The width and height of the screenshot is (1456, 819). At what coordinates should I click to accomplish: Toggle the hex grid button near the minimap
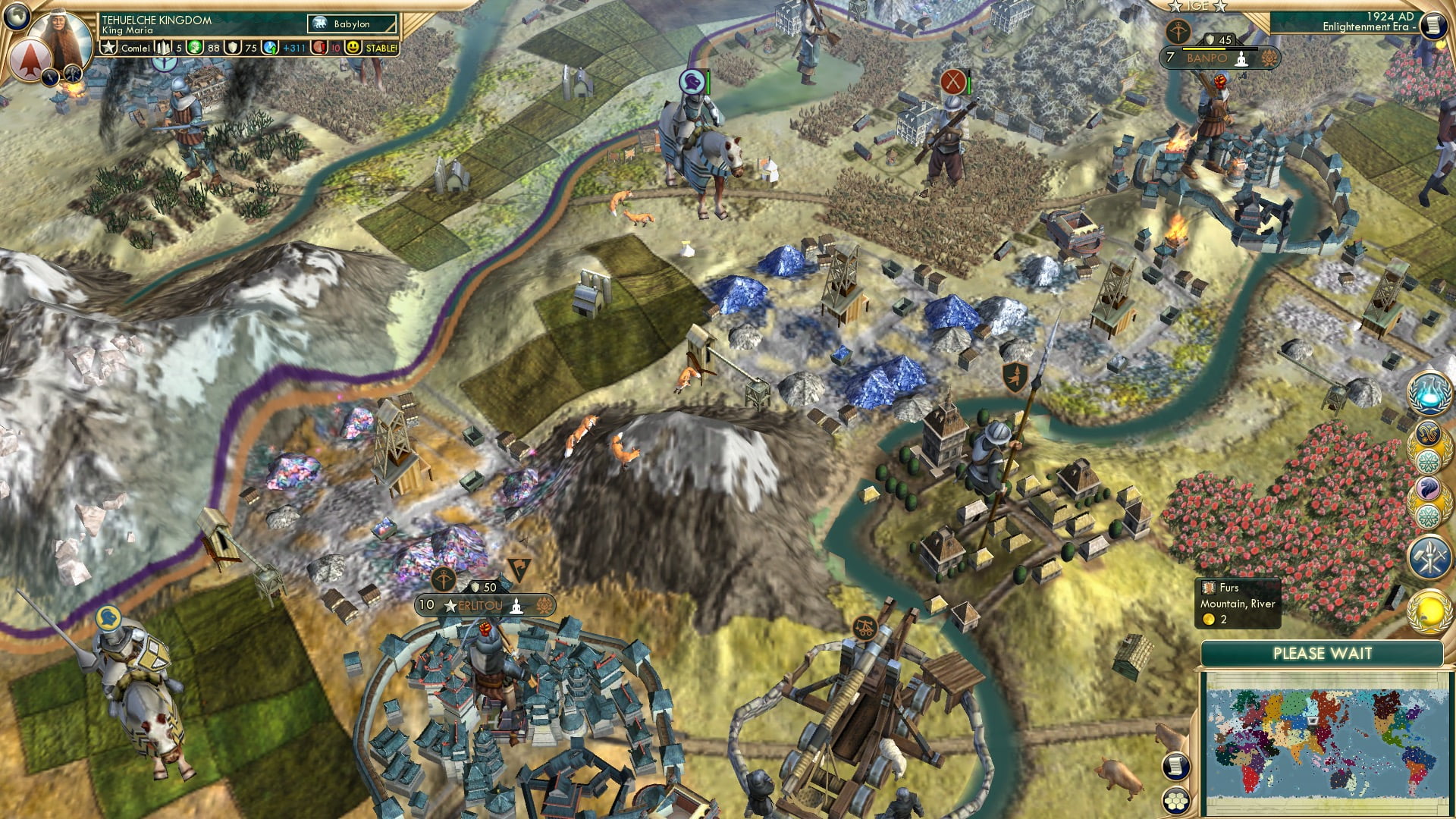point(1176,801)
